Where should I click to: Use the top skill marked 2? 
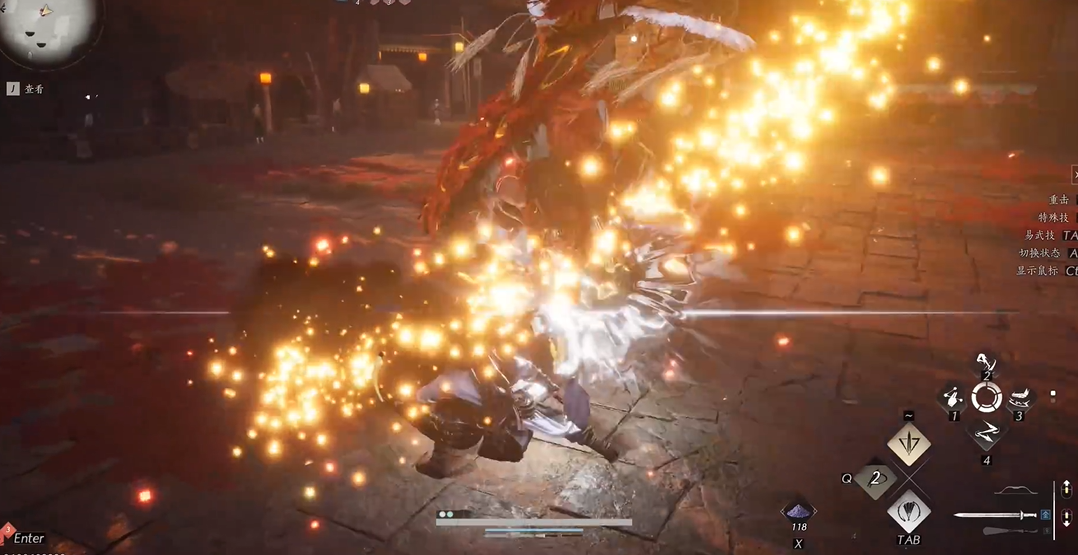click(x=987, y=364)
